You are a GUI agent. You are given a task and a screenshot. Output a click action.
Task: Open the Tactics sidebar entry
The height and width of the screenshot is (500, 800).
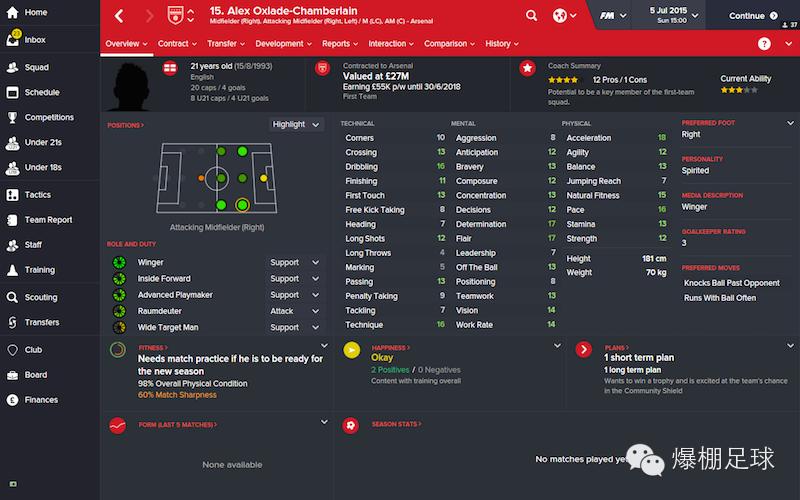tap(38, 194)
